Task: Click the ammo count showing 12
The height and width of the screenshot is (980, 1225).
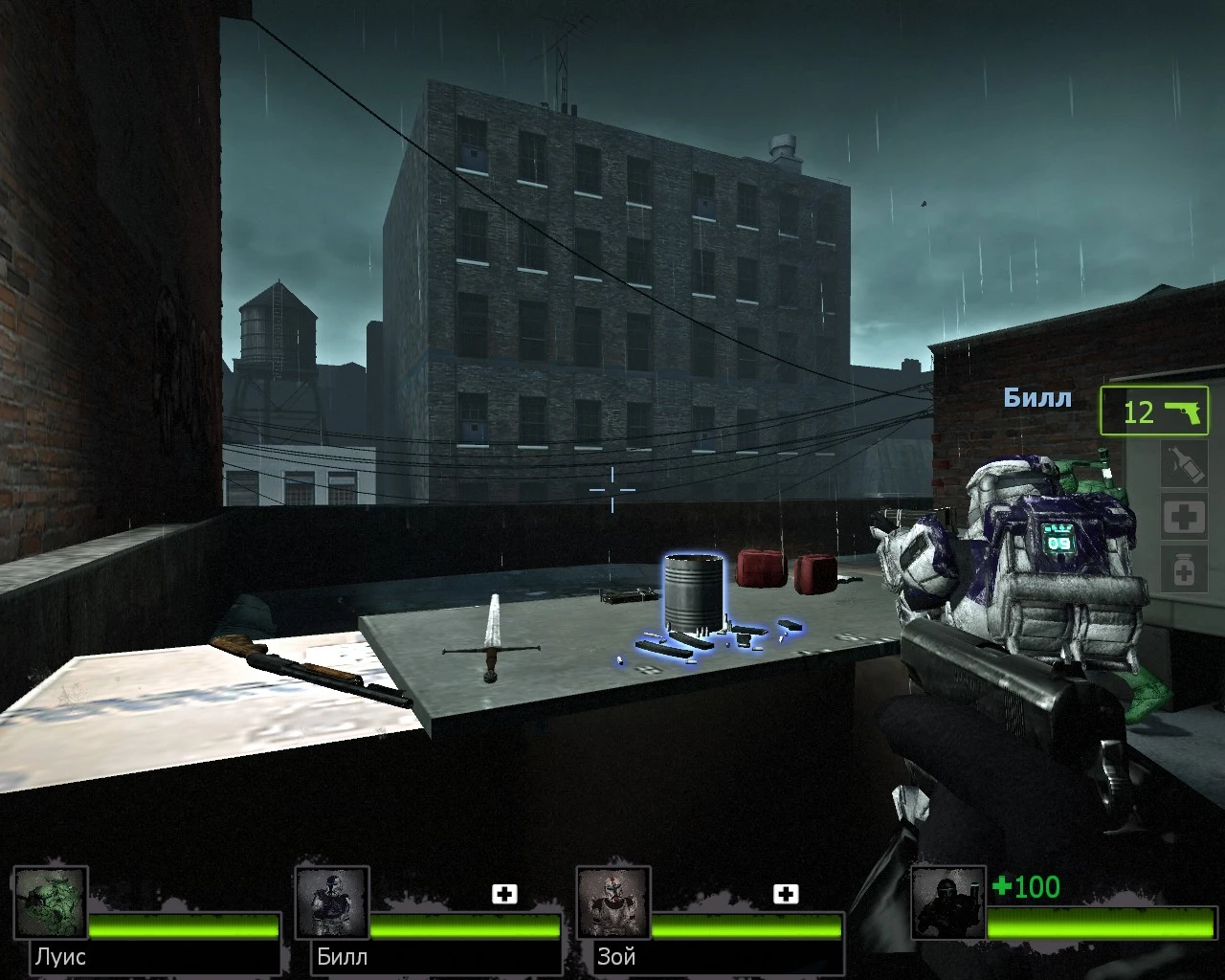Action: point(1137,413)
